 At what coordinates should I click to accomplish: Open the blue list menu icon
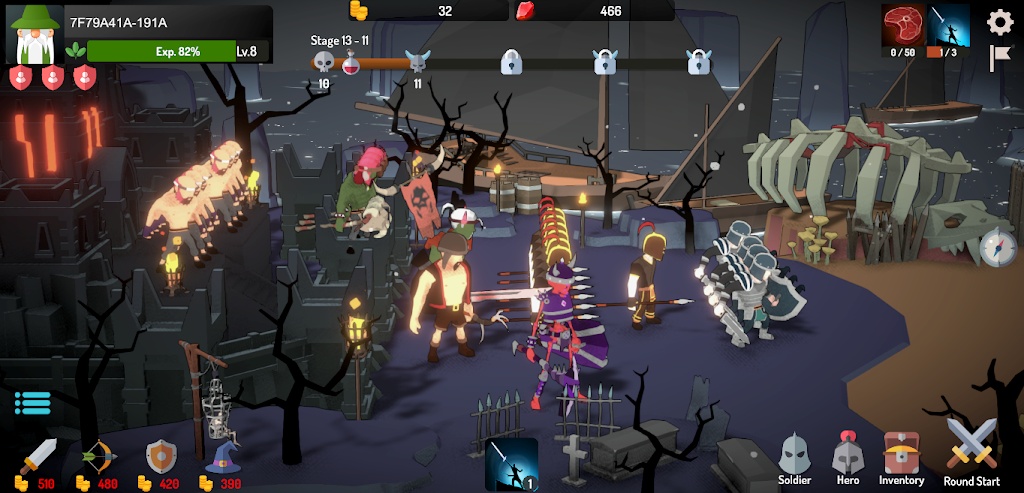32,403
